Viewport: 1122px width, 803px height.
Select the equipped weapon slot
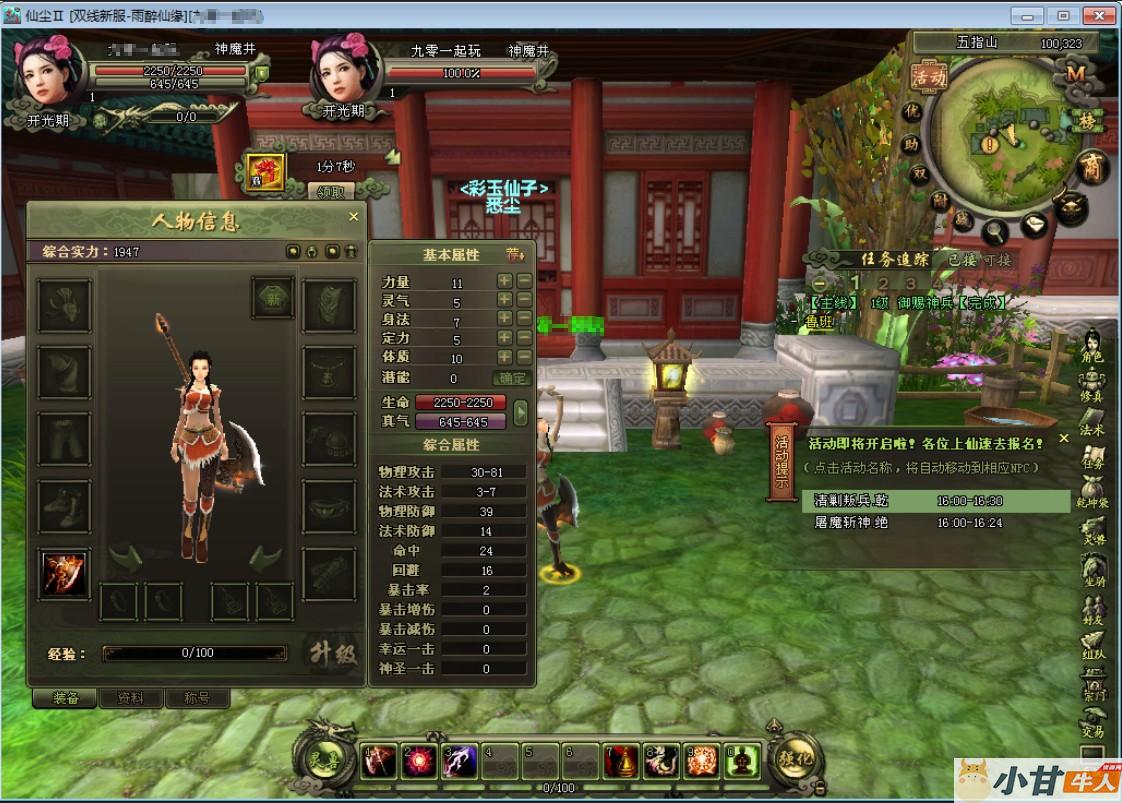tap(64, 573)
